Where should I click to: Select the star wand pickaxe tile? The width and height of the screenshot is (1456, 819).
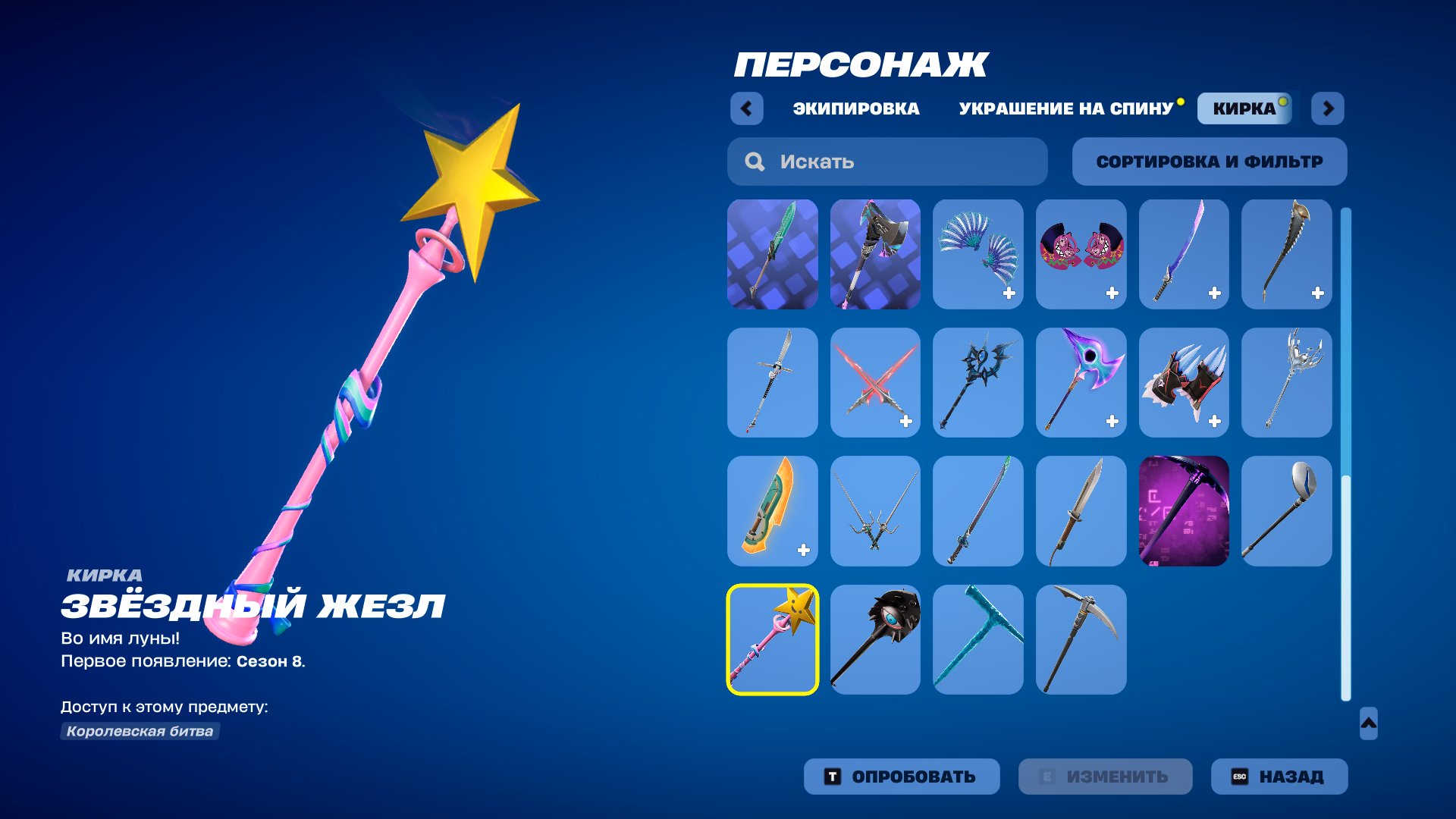772,639
